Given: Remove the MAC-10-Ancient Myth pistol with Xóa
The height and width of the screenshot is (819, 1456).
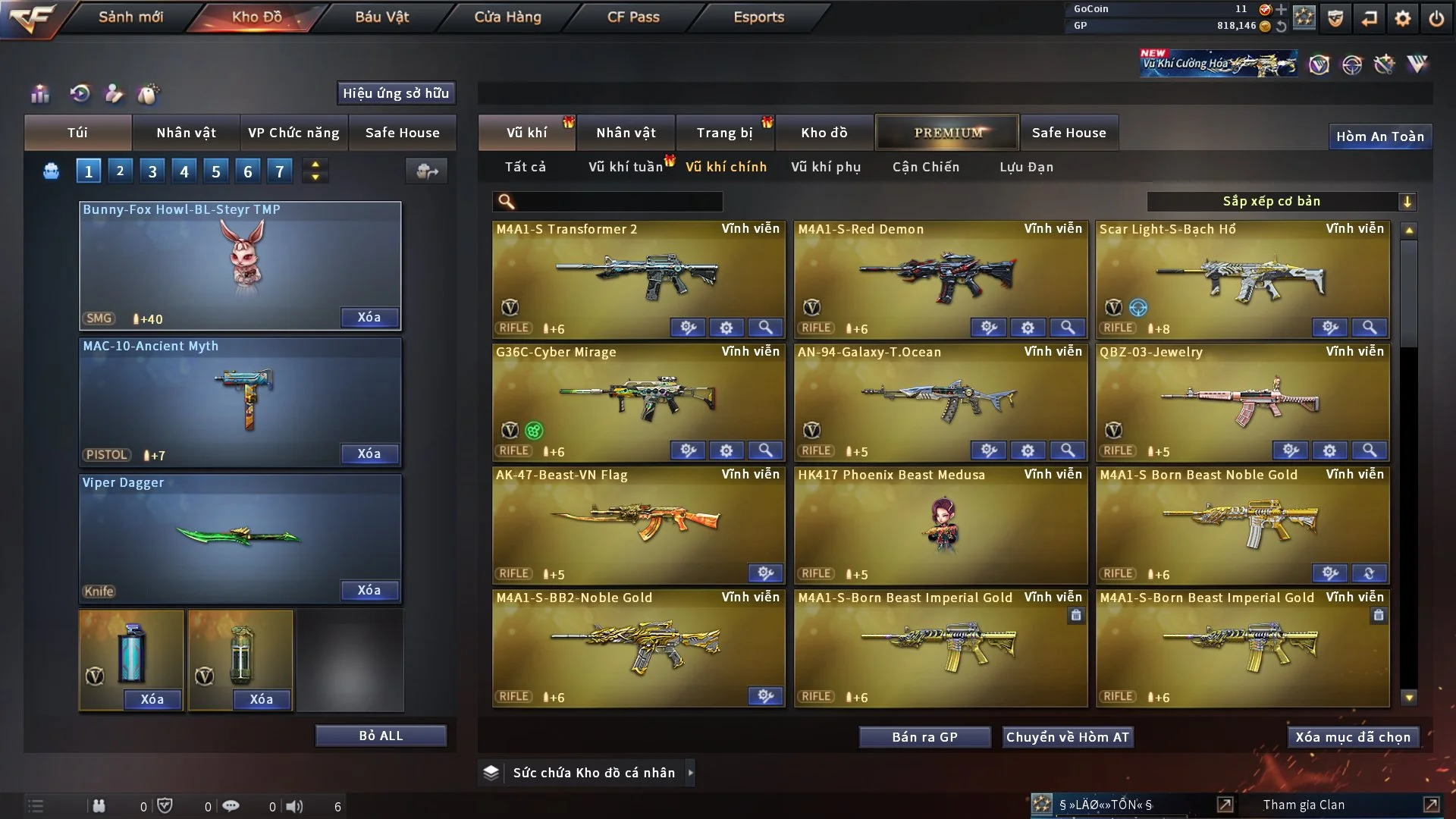Looking at the screenshot, I should coord(369,453).
